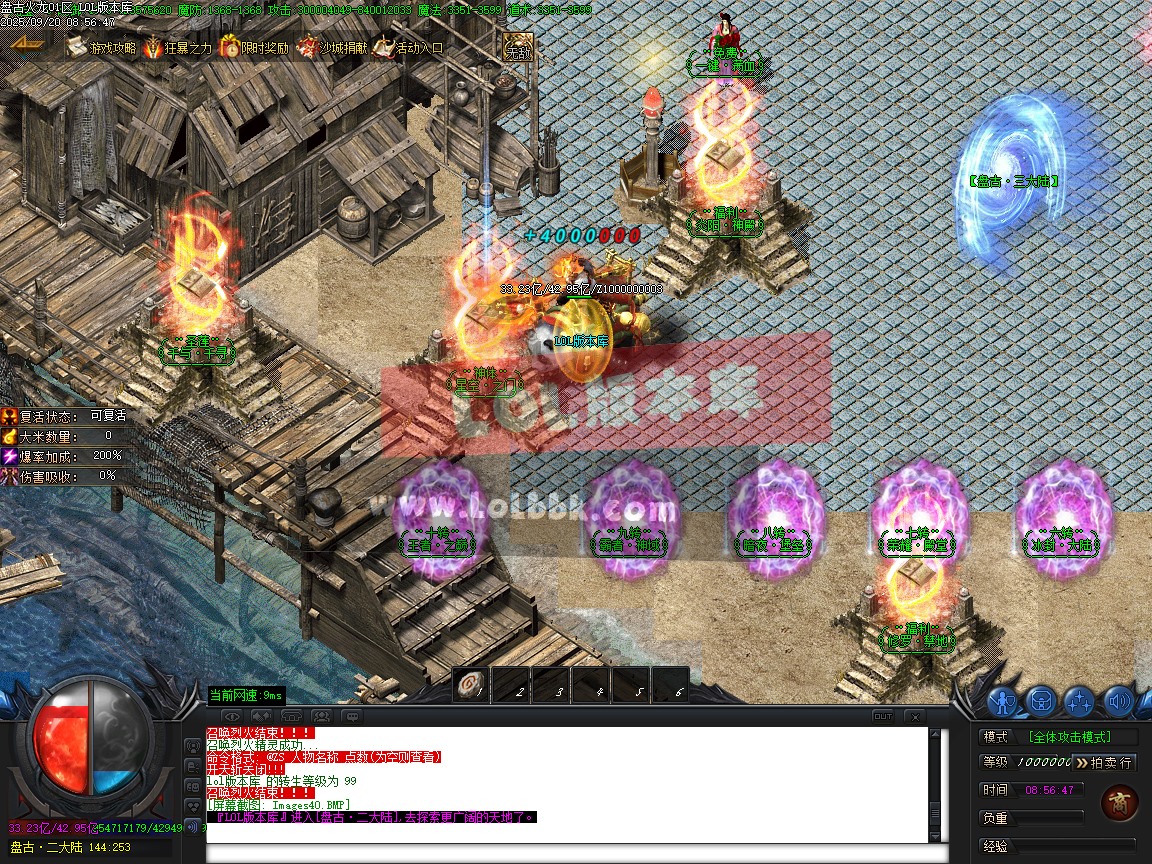Use the item in hotbar slot 1
1152x864 pixels.
point(470,686)
